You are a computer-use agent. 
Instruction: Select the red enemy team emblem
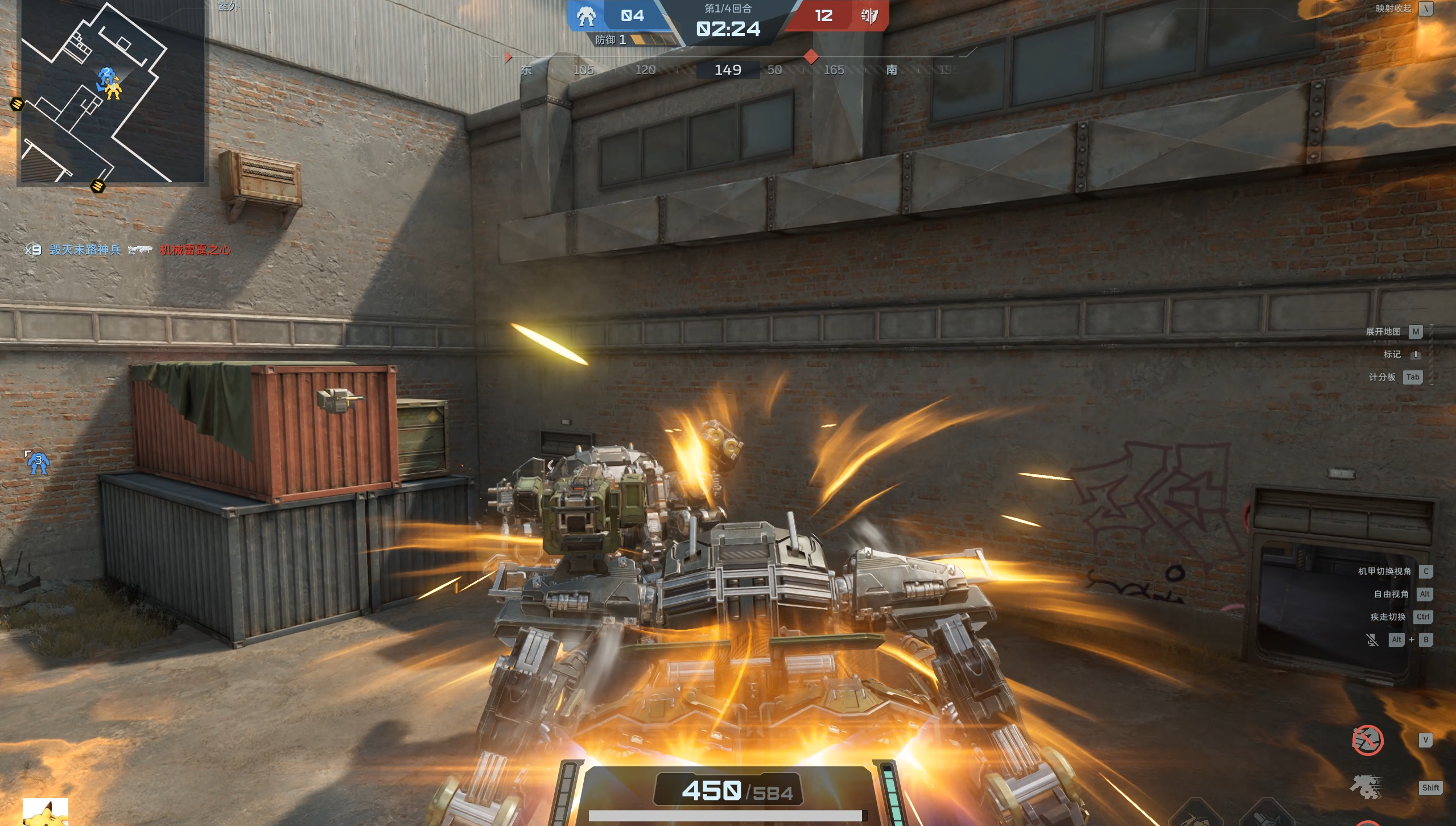(x=869, y=16)
